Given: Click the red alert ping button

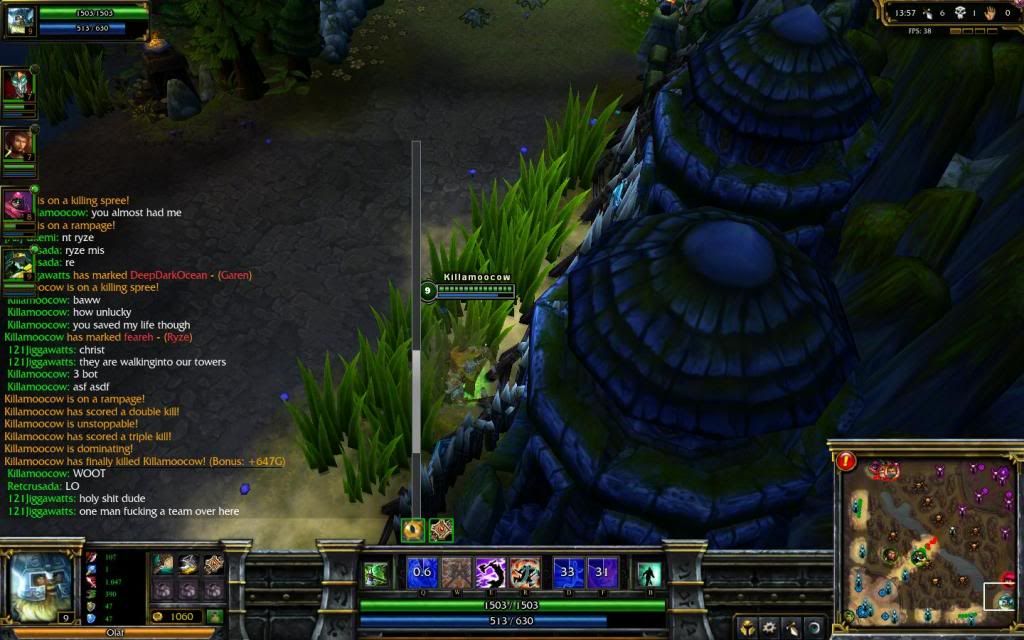Looking at the screenshot, I should (846, 461).
